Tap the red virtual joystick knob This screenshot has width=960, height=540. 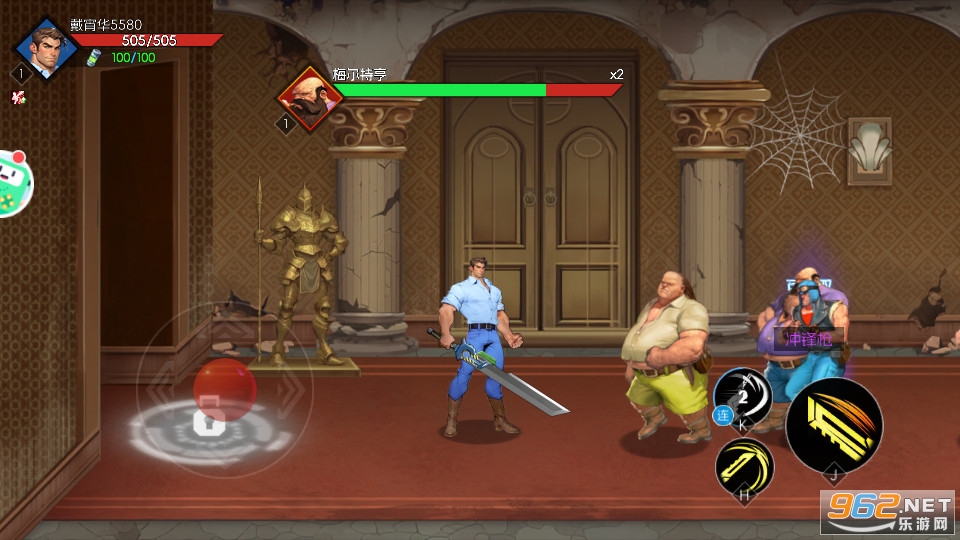coord(224,389)
